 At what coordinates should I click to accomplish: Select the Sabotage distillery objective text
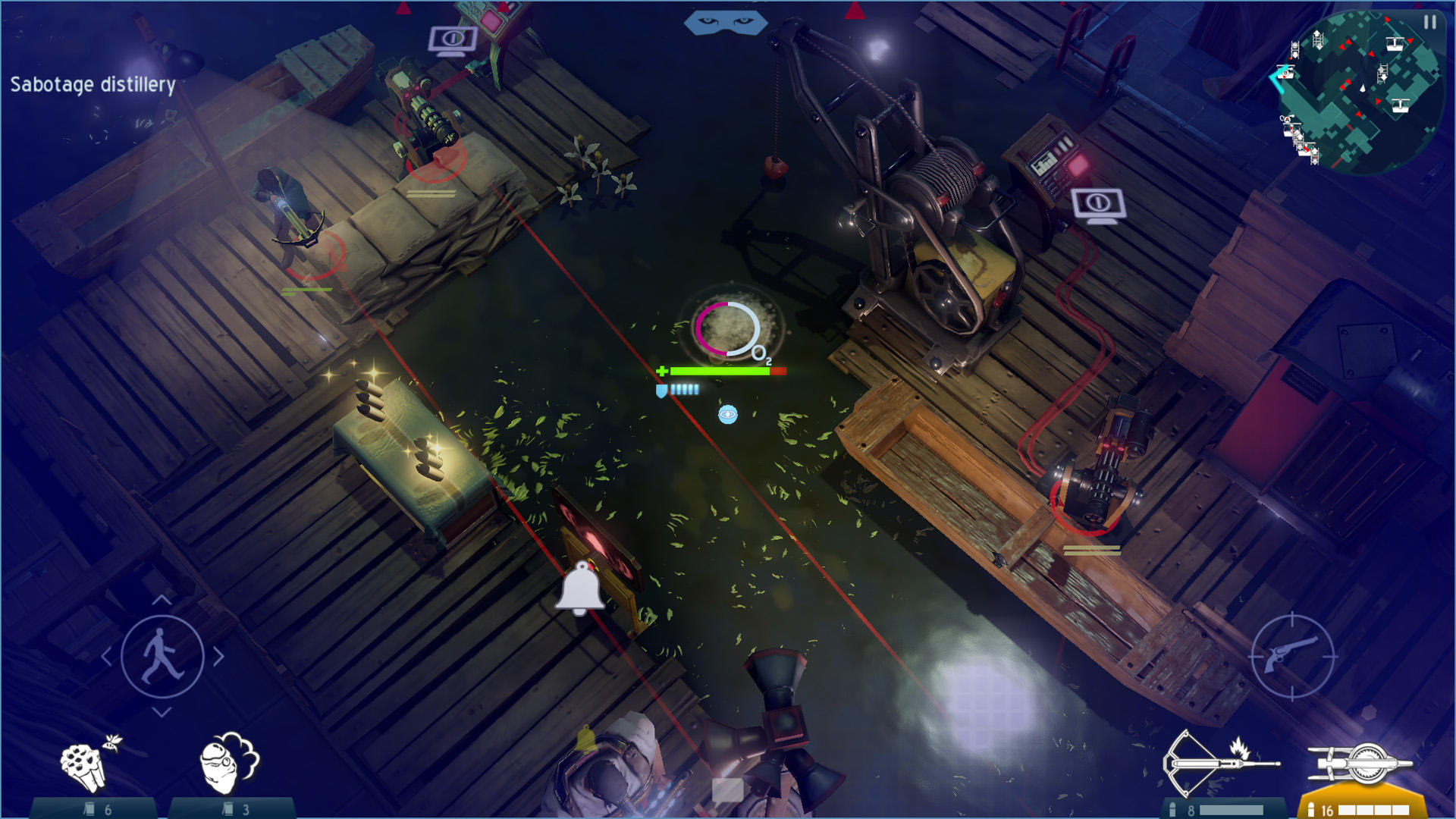(x=91, y=85)
